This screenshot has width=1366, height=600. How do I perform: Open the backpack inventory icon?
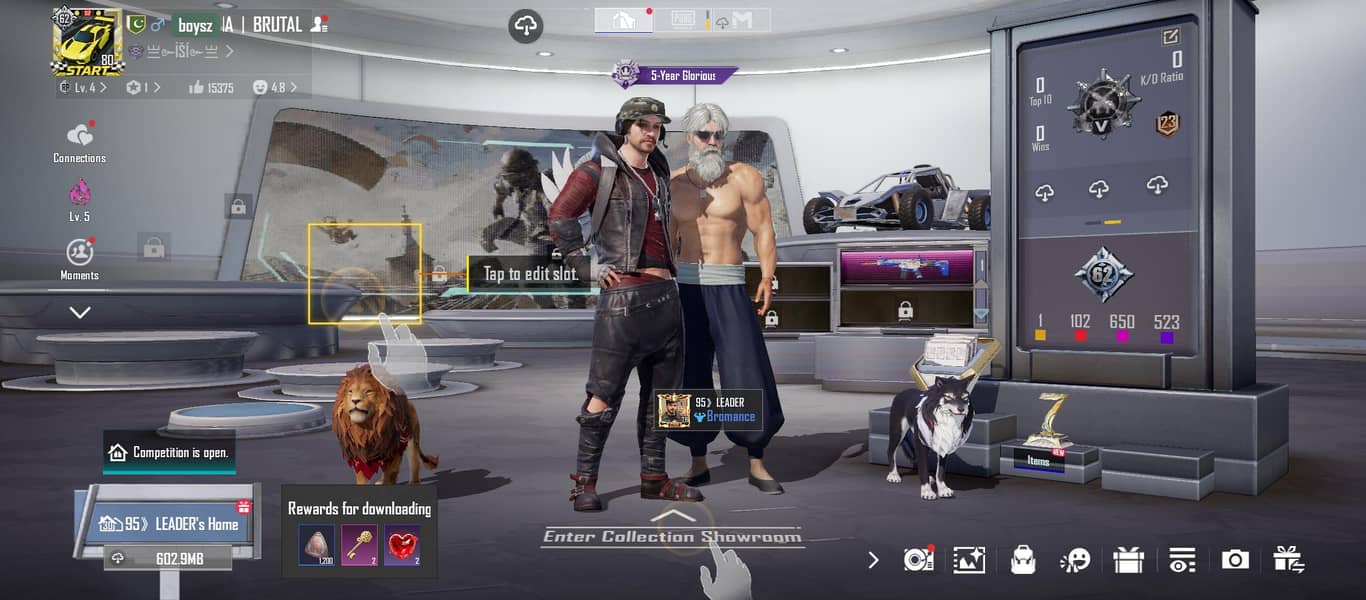tap(1022, 560)
